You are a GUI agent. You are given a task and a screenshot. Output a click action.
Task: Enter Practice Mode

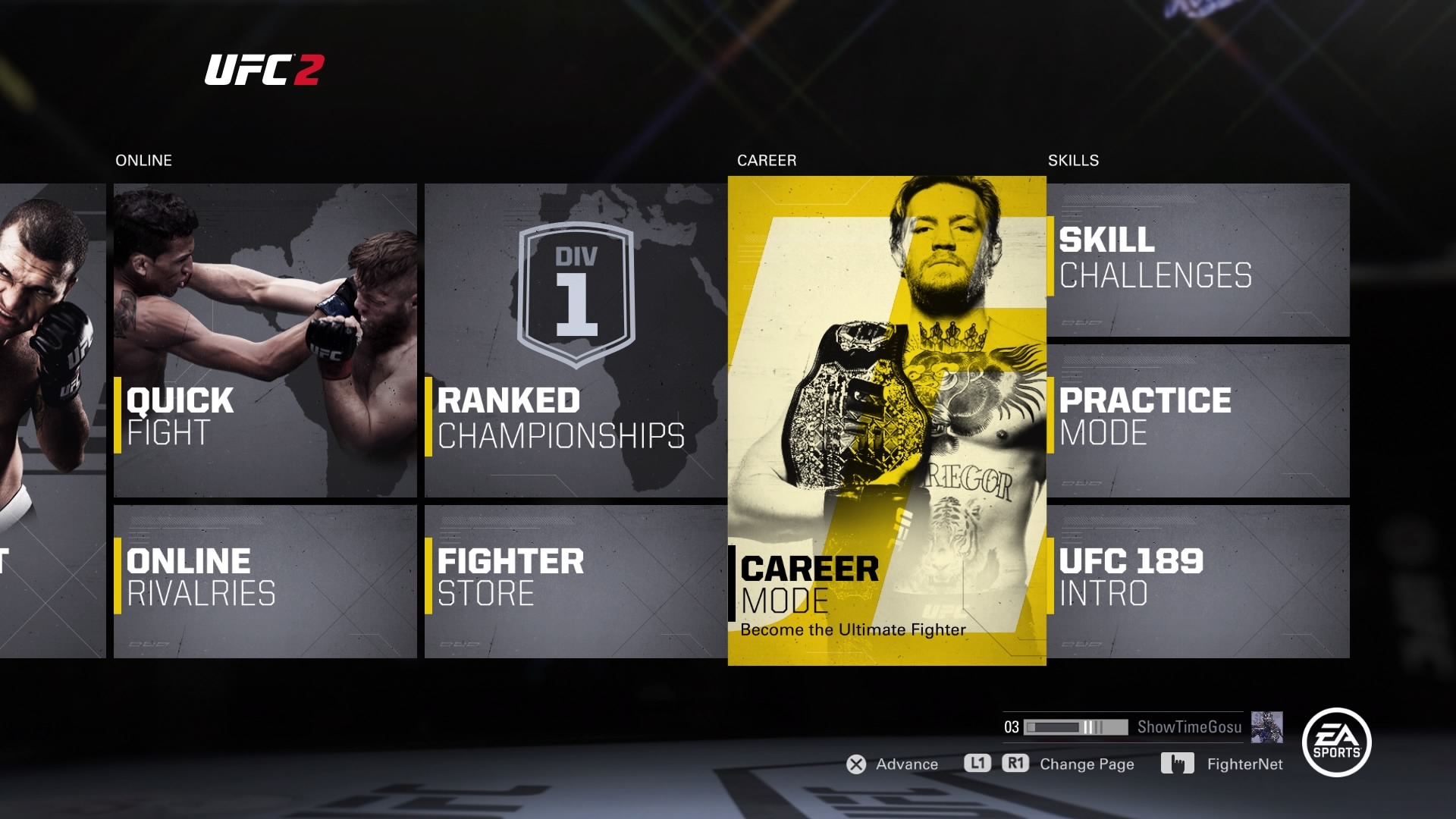coord(1198,421)
